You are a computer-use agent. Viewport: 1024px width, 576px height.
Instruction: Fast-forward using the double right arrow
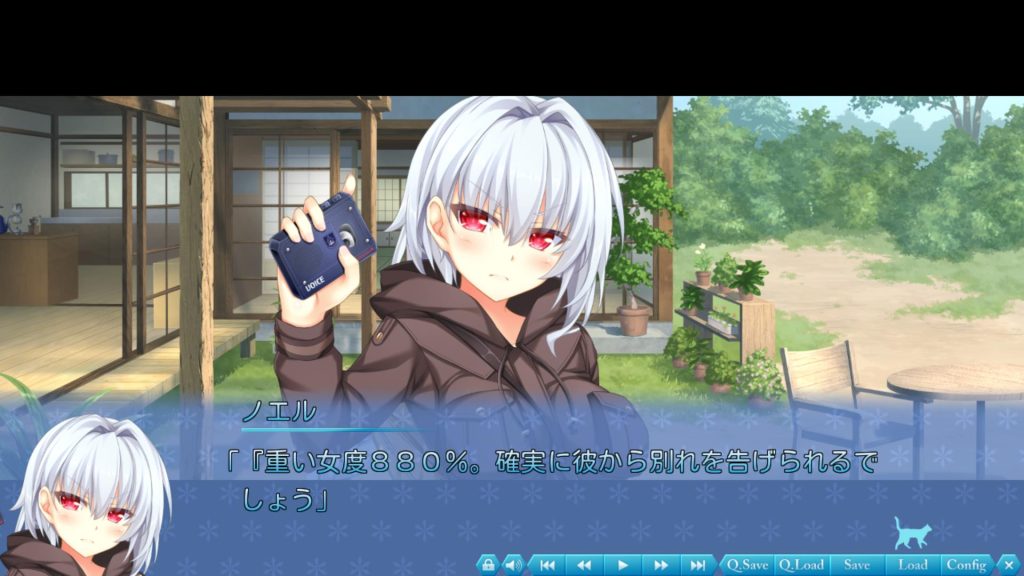point(660,565)
